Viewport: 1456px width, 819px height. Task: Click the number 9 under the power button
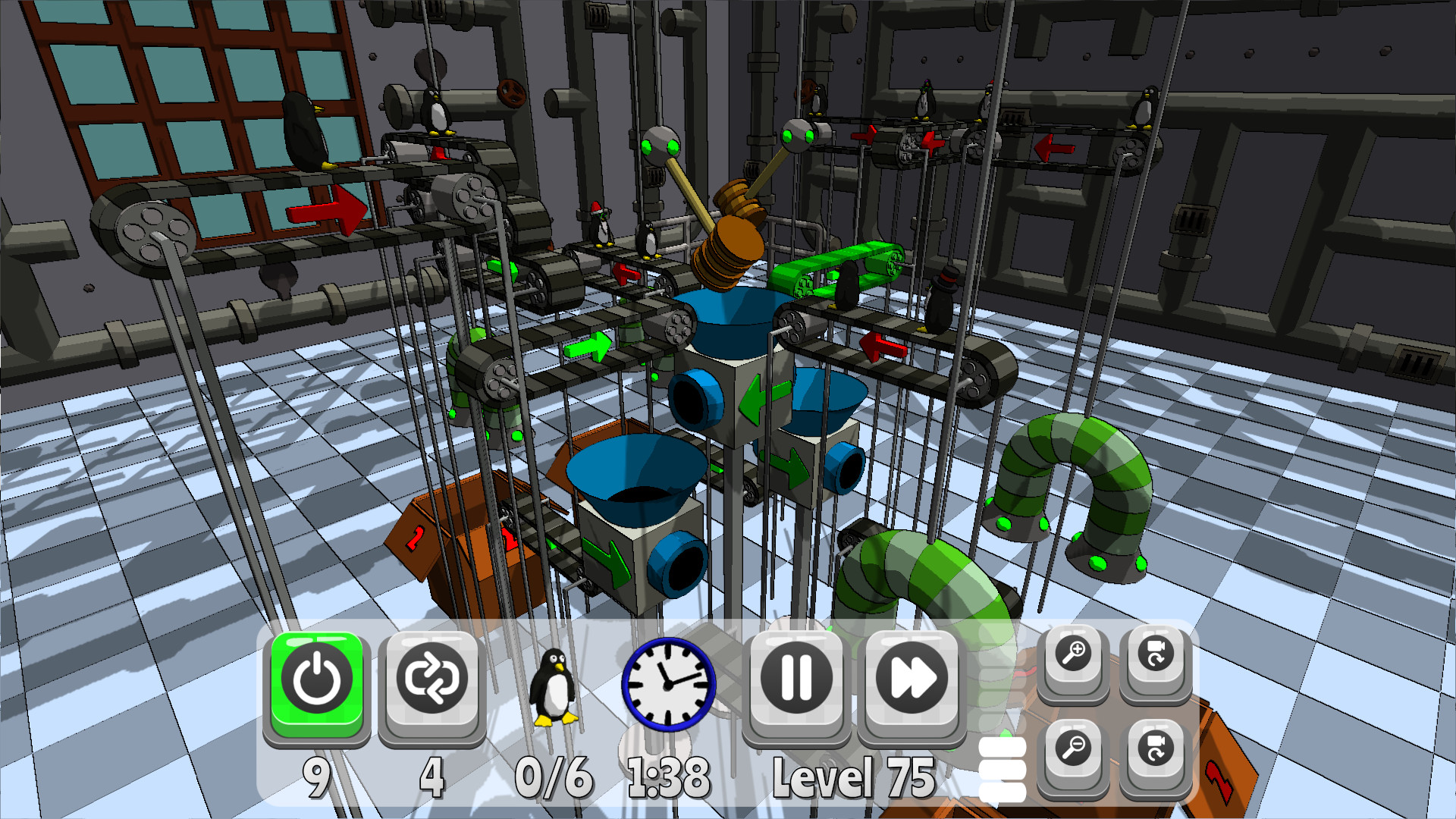tap(316, 775)
